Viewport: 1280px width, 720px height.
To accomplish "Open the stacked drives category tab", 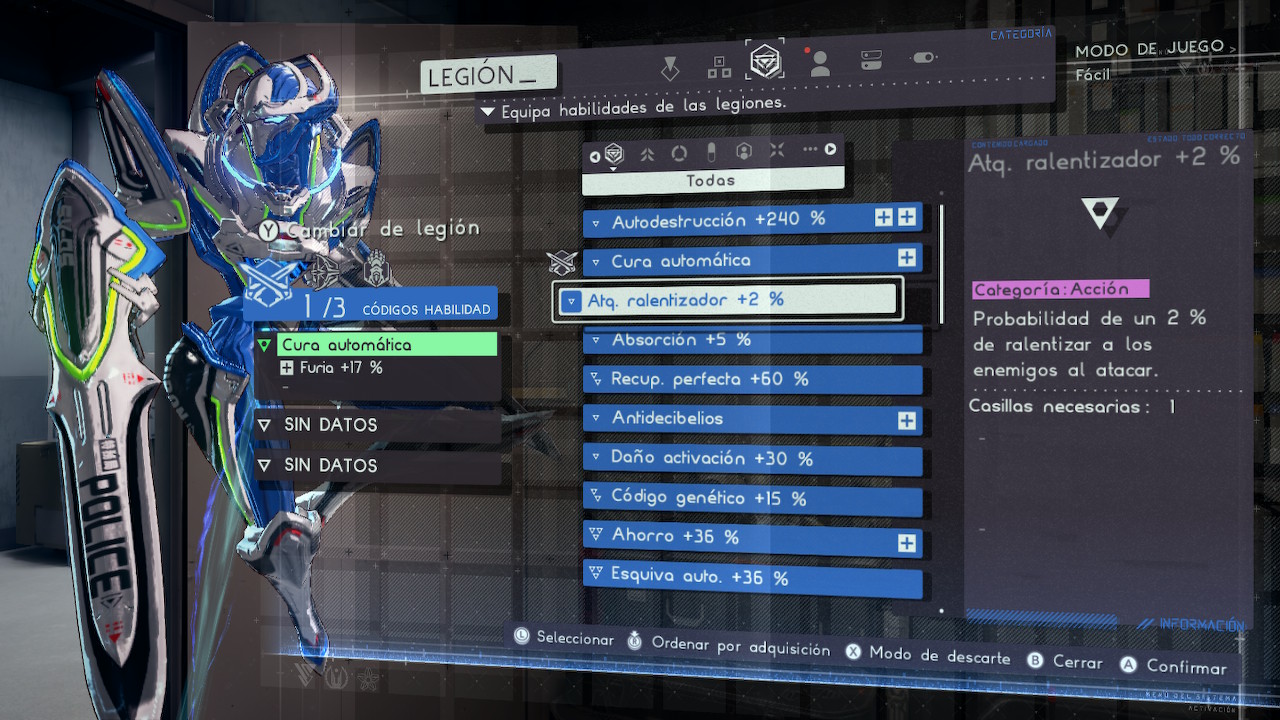I will 871,60.
